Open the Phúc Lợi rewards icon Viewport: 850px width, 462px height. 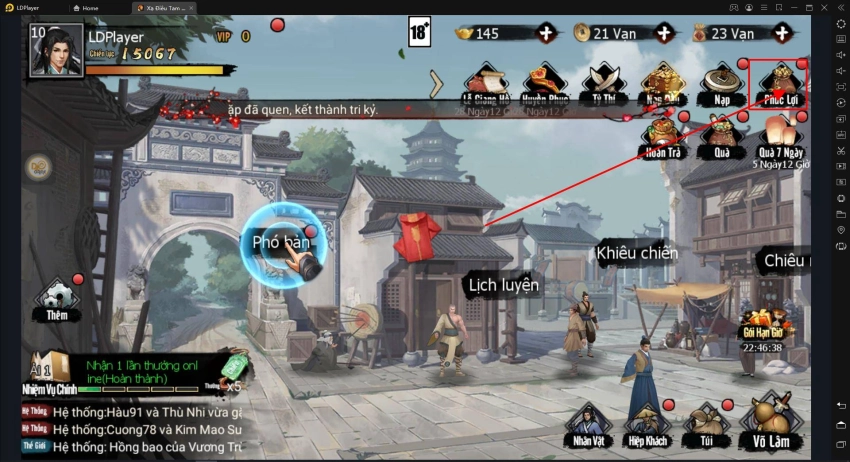tap(779, 83)
